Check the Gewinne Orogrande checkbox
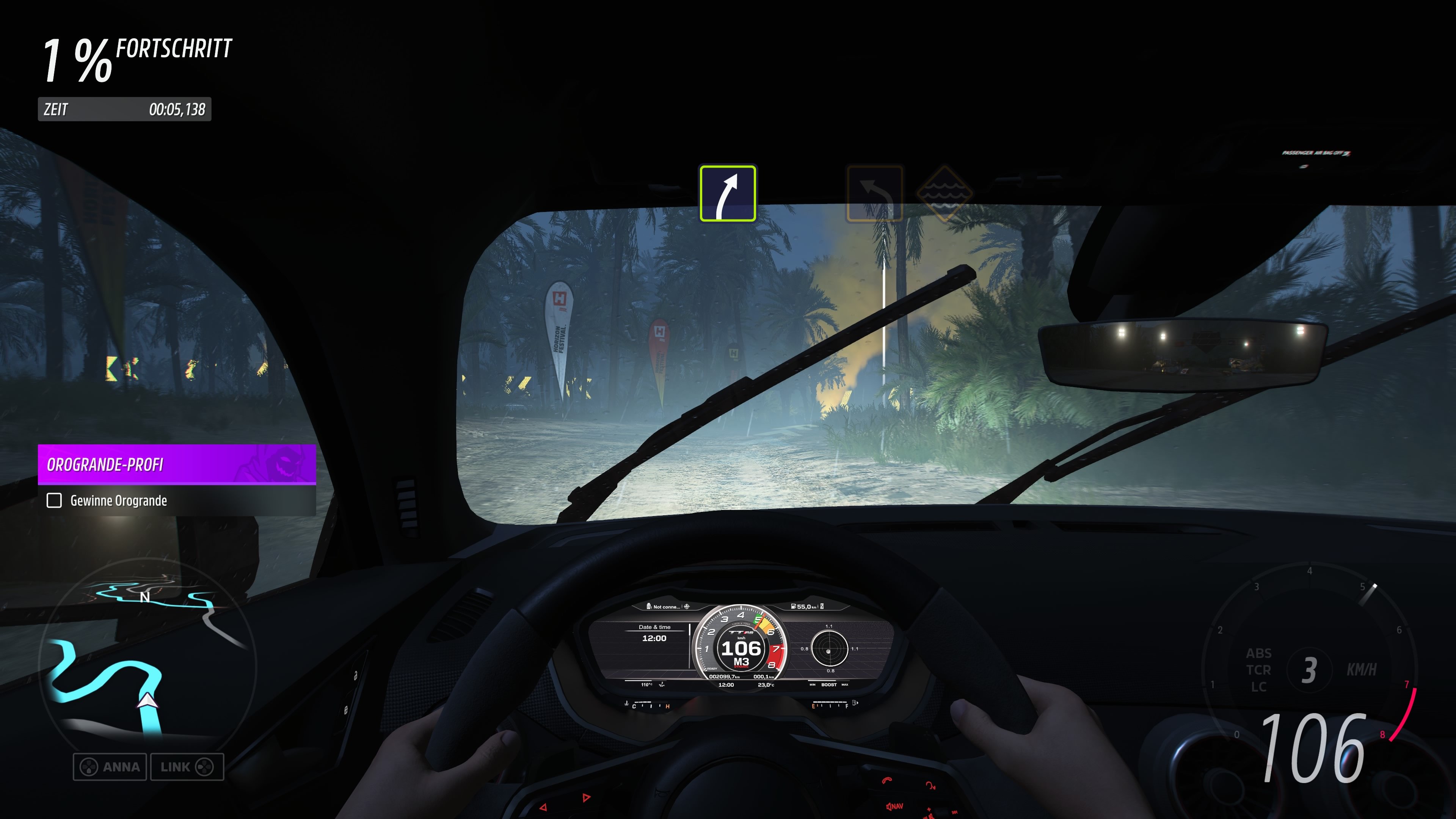Screen dimensions: 1456x819 tap(54, 501)
